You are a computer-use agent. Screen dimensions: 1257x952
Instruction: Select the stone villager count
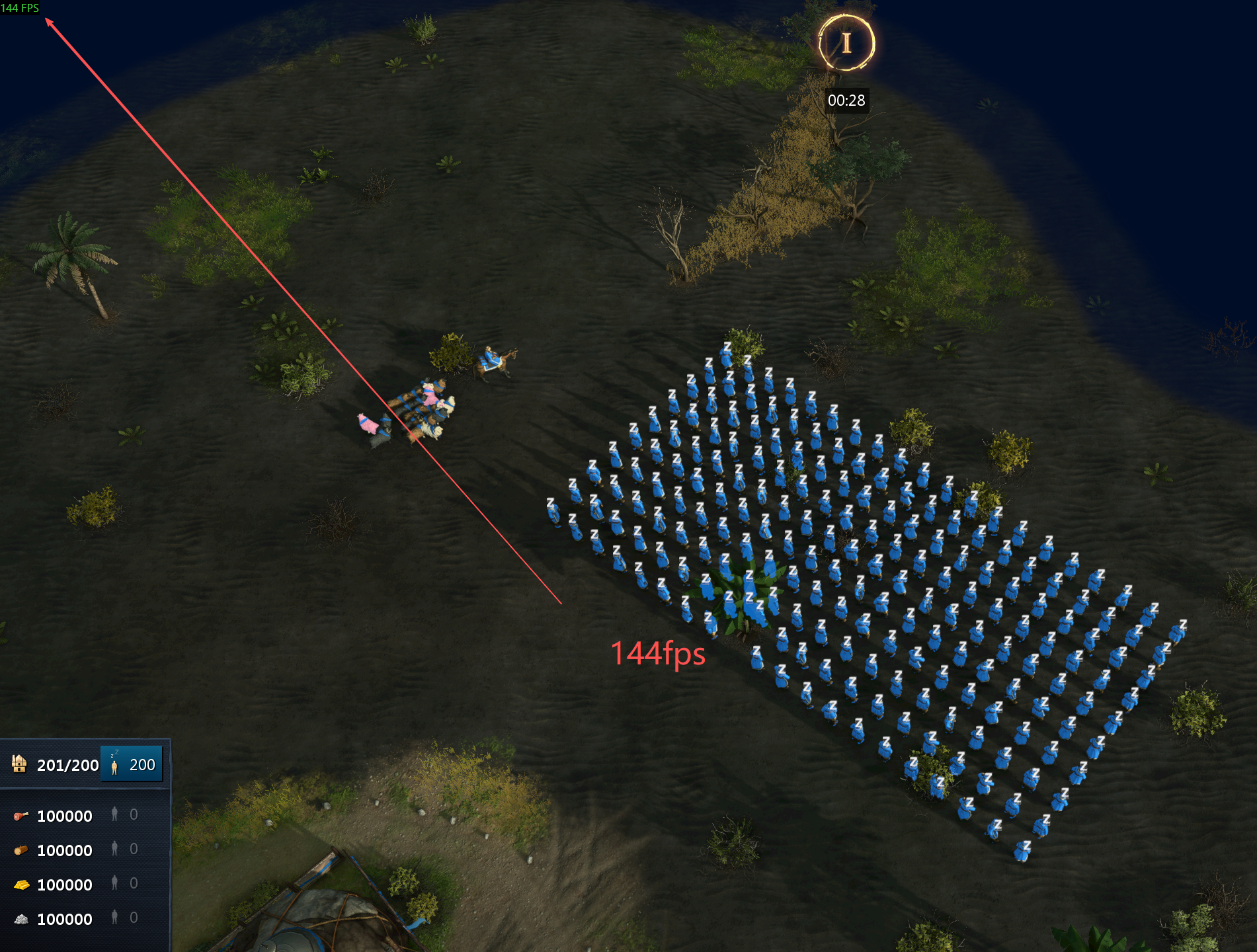124,918
